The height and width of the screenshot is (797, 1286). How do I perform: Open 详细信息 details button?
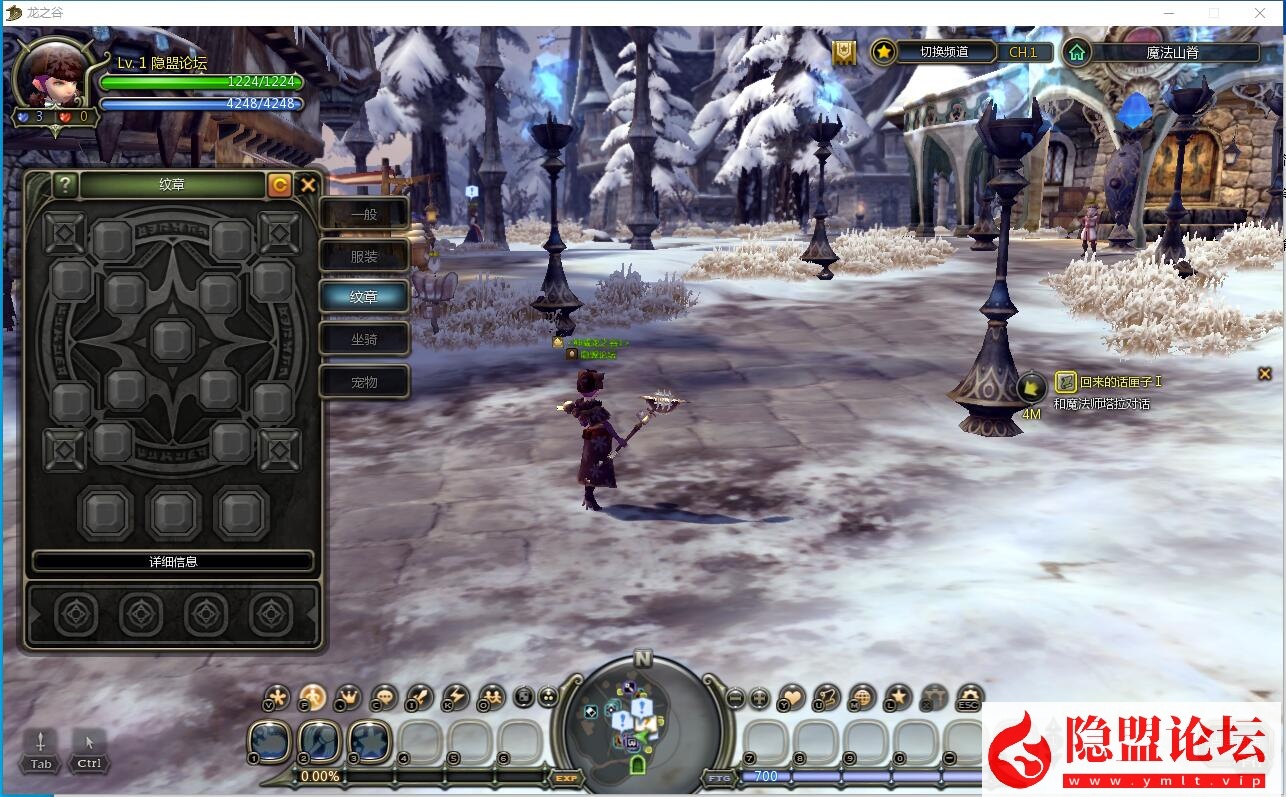(x=173, y=561)
